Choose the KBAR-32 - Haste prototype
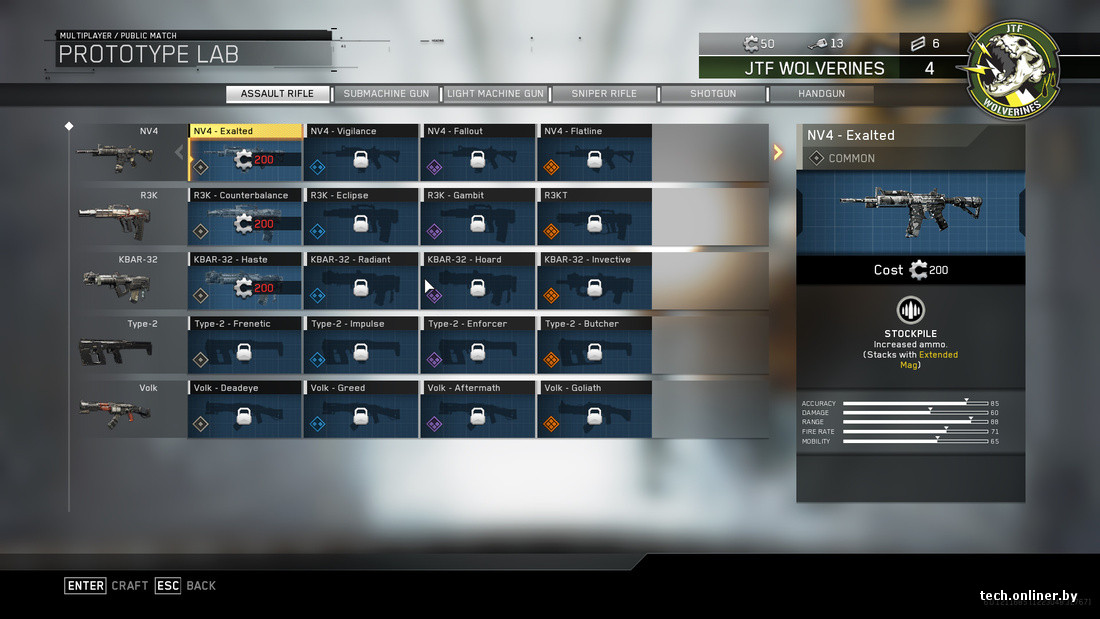This screenshot has height=619, width=1100. (x=245, y=281)
